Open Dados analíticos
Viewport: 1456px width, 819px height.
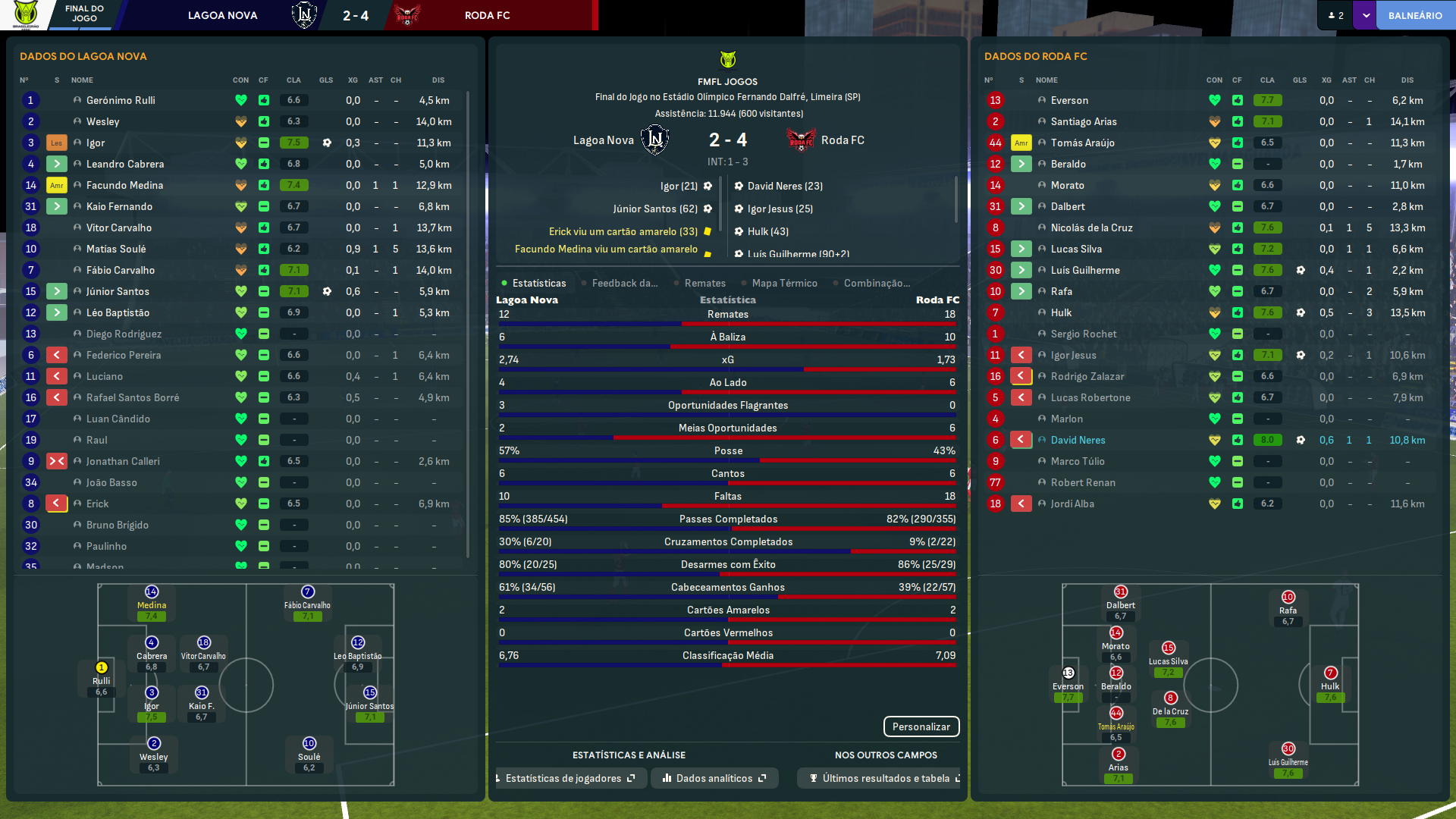coord(714,778)
